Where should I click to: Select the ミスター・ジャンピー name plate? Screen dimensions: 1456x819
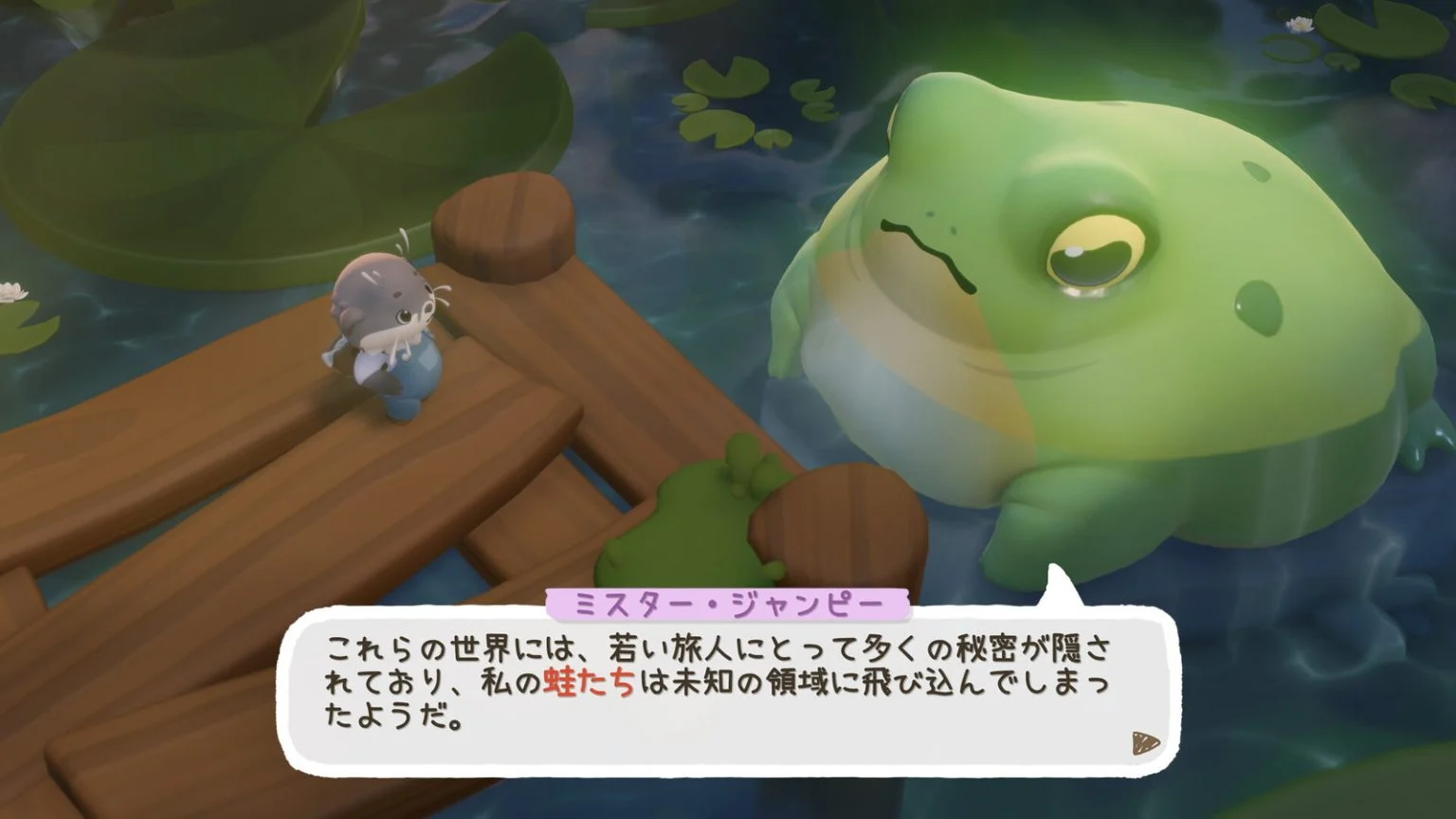coord(730,599)
